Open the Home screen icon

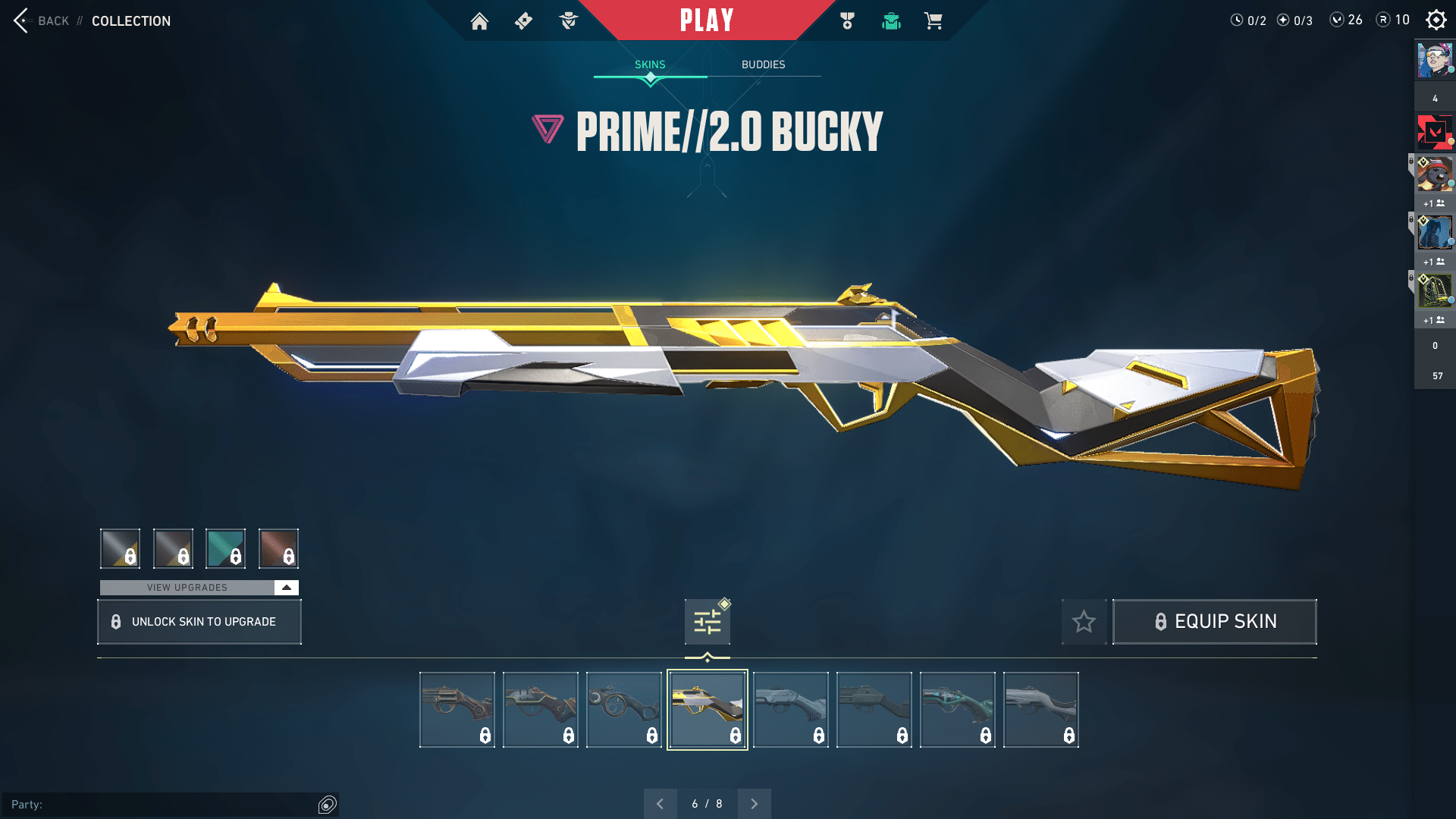point(480,22)
